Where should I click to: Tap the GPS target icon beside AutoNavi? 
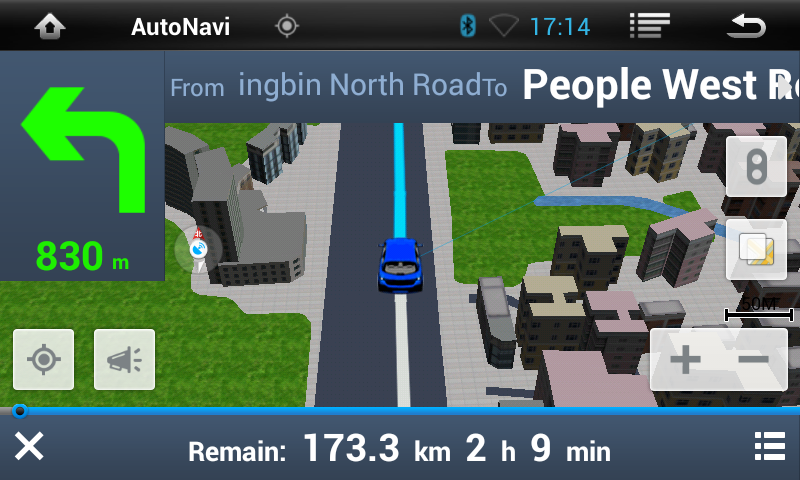click(x=287, y=27)
